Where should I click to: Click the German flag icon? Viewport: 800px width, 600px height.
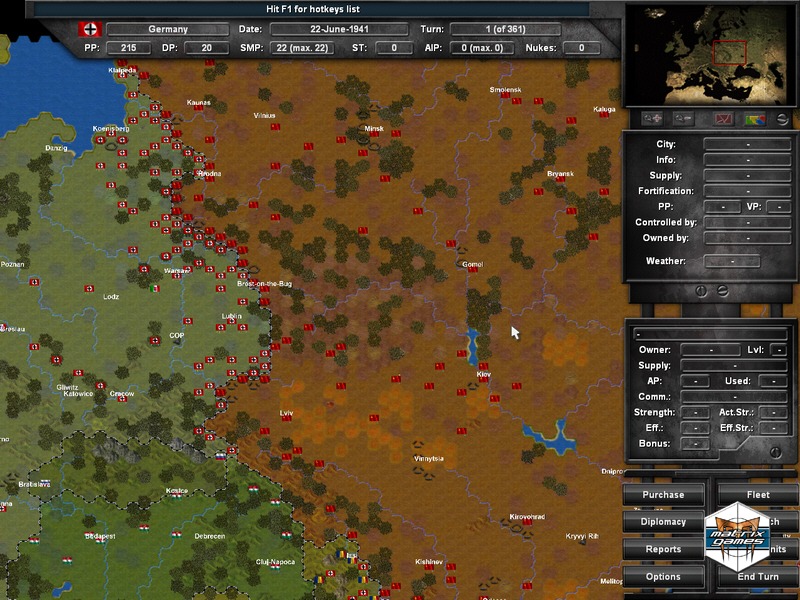coord(89,29)
